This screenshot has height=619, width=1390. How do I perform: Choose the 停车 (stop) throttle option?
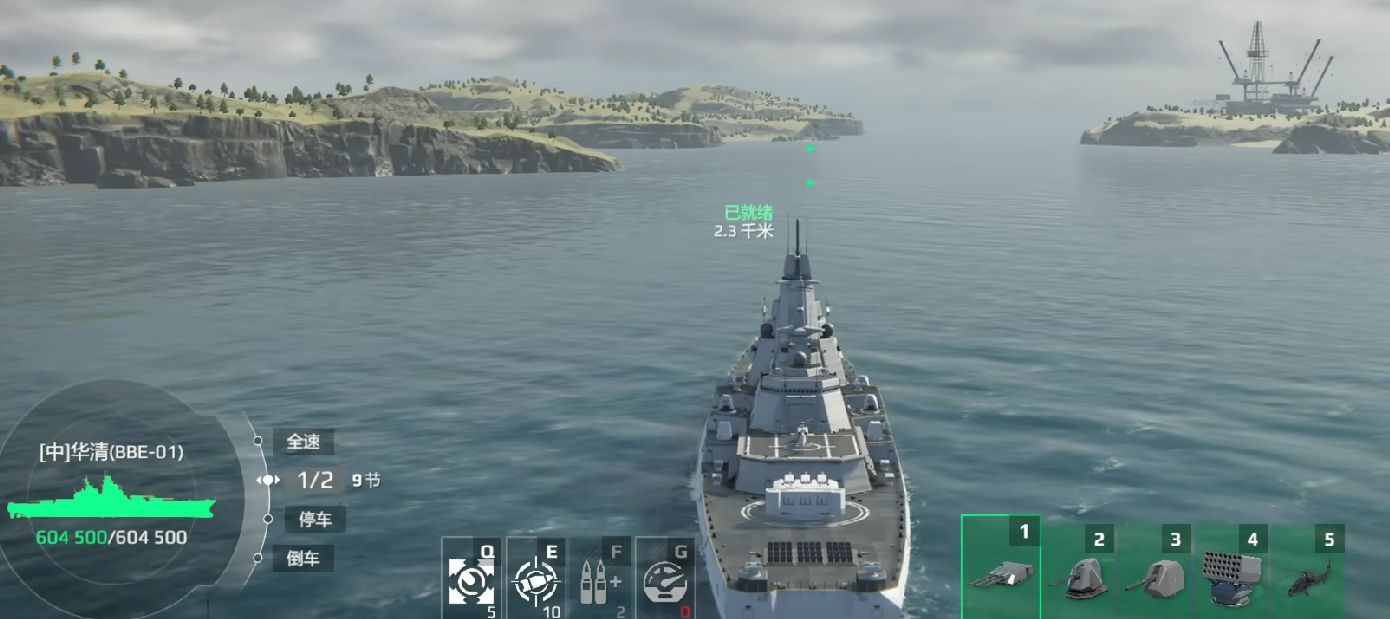[315, 519]
